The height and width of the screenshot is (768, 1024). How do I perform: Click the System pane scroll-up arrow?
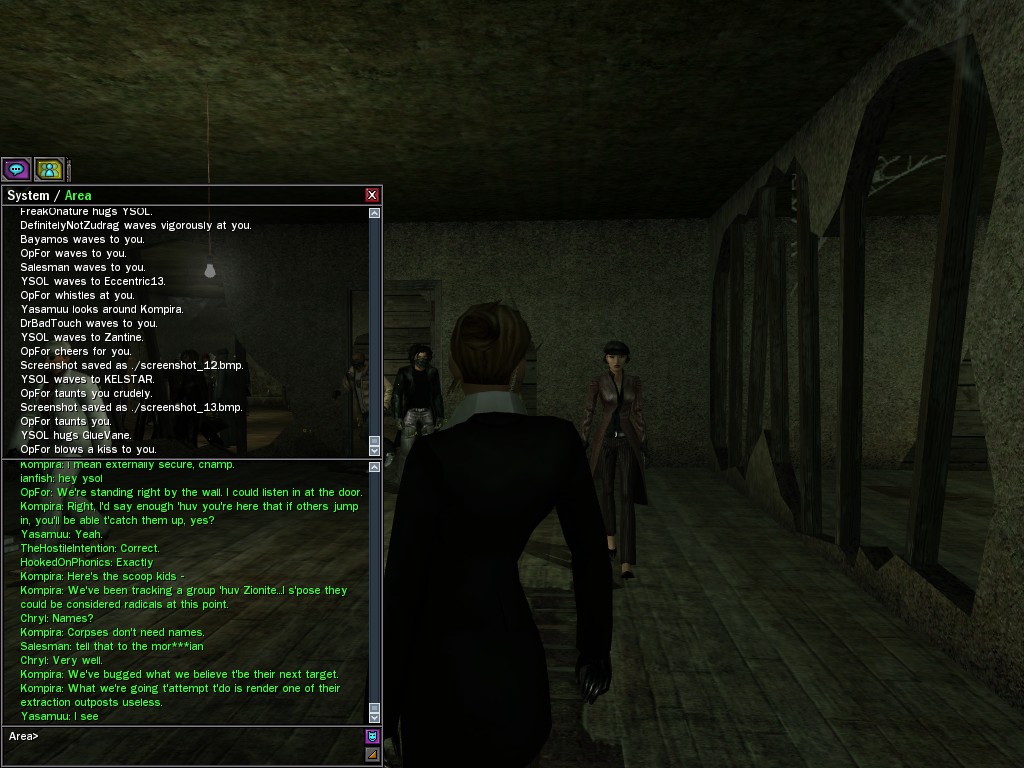[375, 213]
